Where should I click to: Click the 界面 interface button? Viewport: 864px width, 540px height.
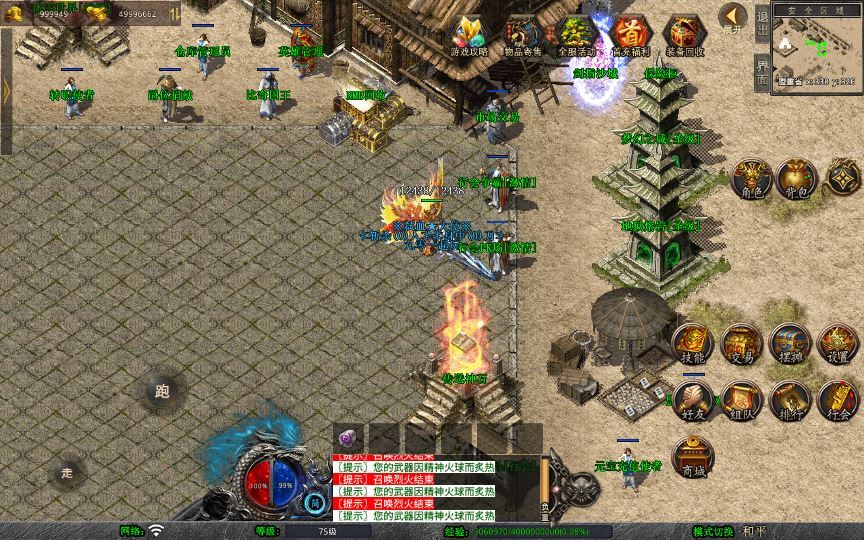click(x=762, y=75)
